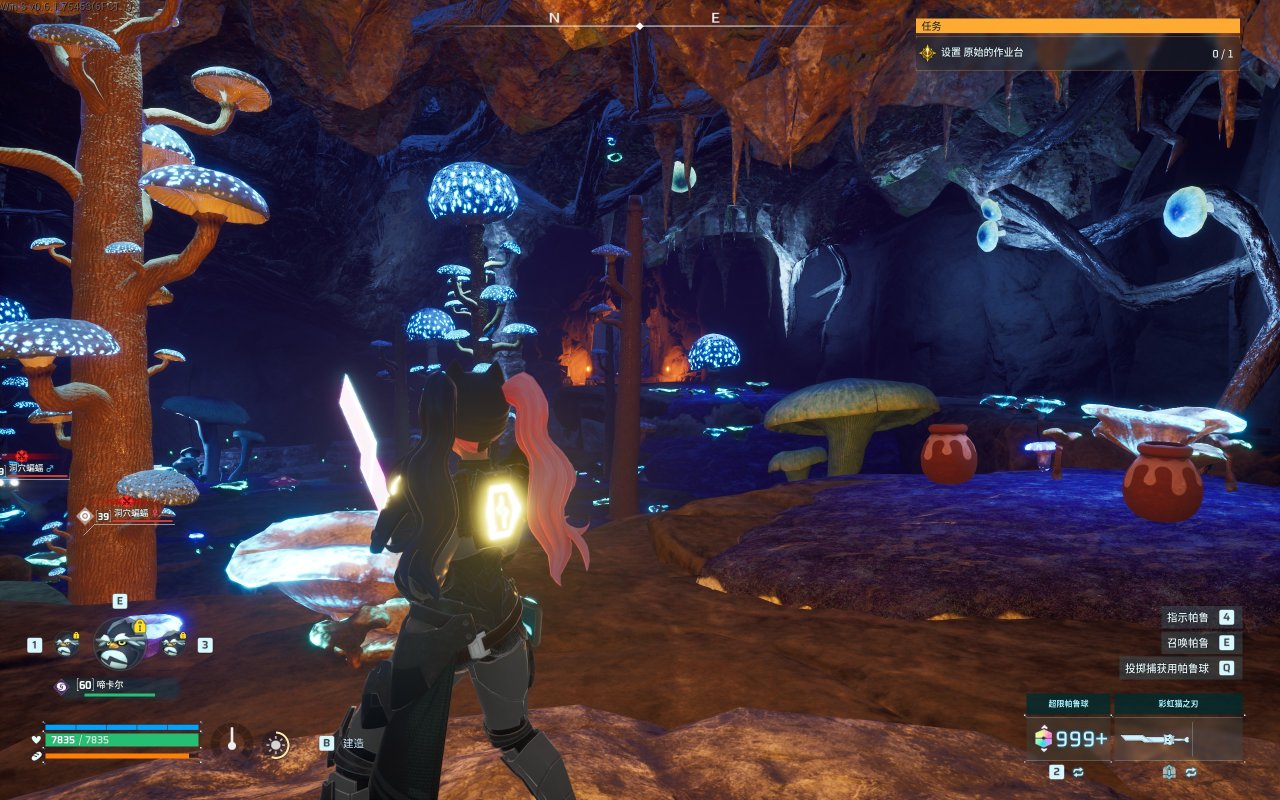
Task: Select the 彩虹猫之刃 weapon slot
Action: coord(1178,739)
